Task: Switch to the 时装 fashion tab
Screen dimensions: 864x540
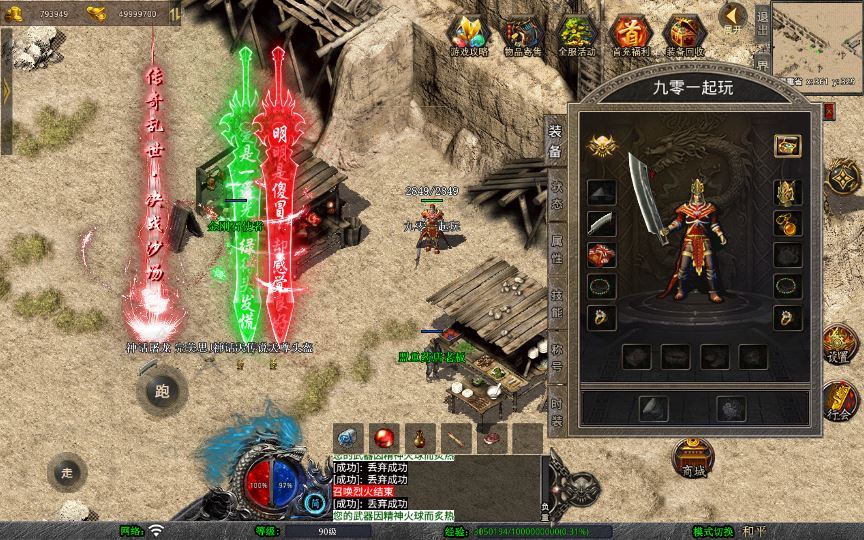Action: (x=556, y=412)
